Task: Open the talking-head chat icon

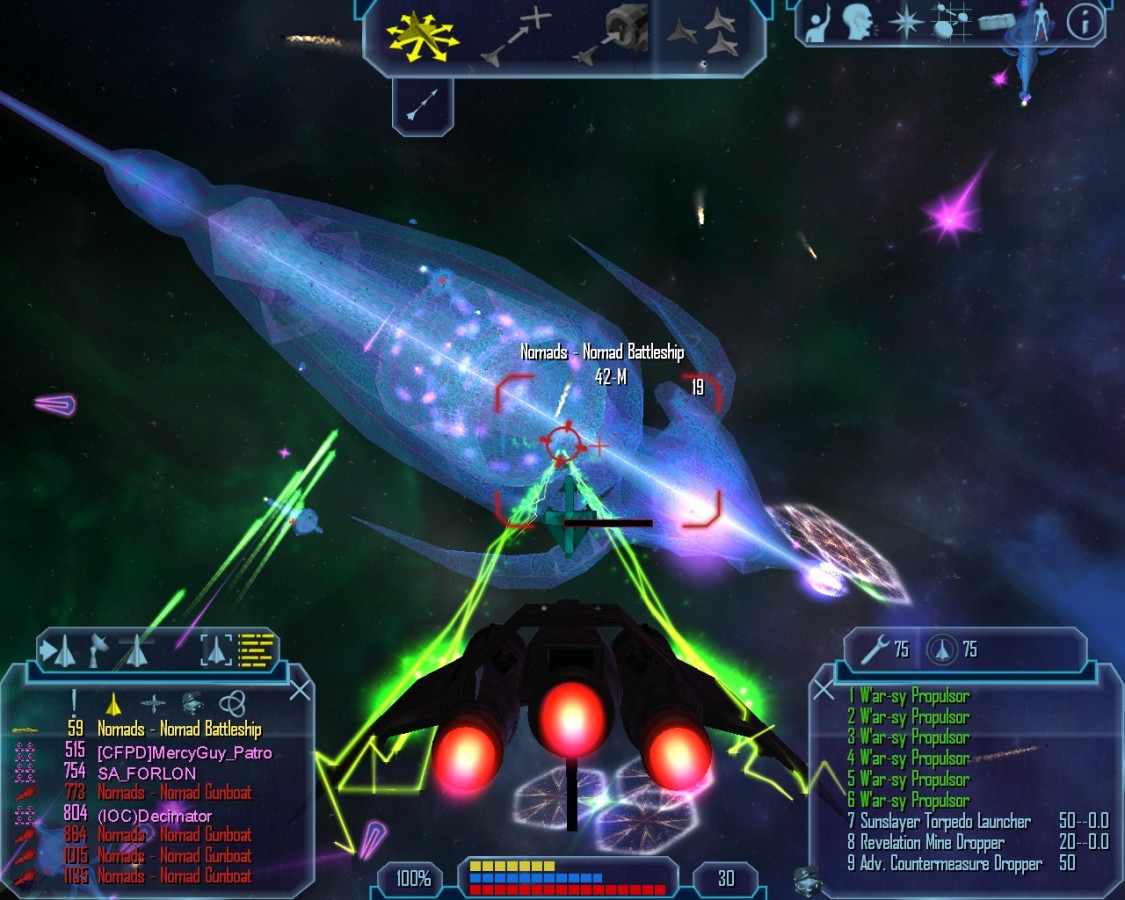Action: (x=858, y=23)
